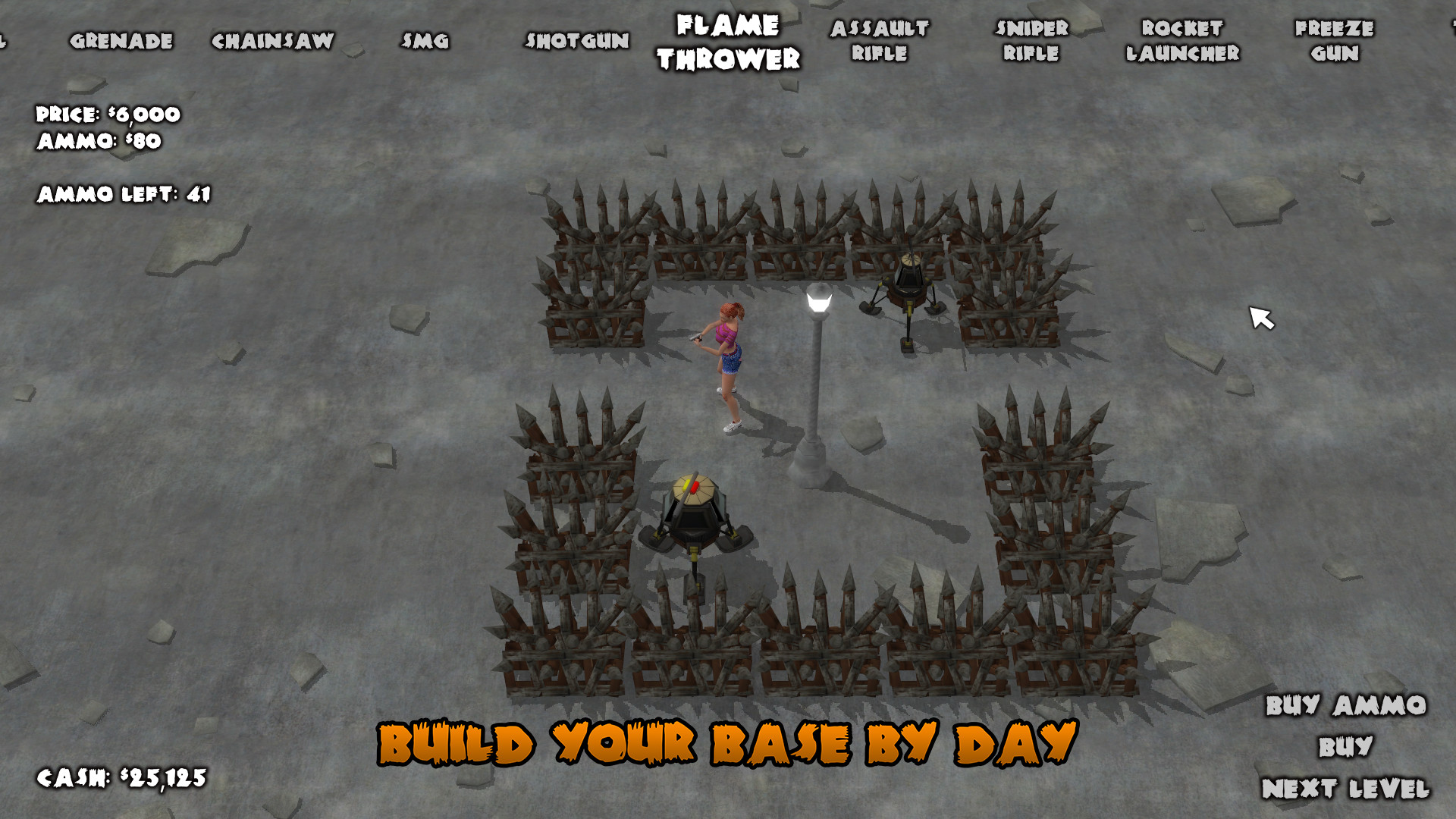Equip the Rocket Launcher
The image size is (1456, 819).
(1181, 41)
